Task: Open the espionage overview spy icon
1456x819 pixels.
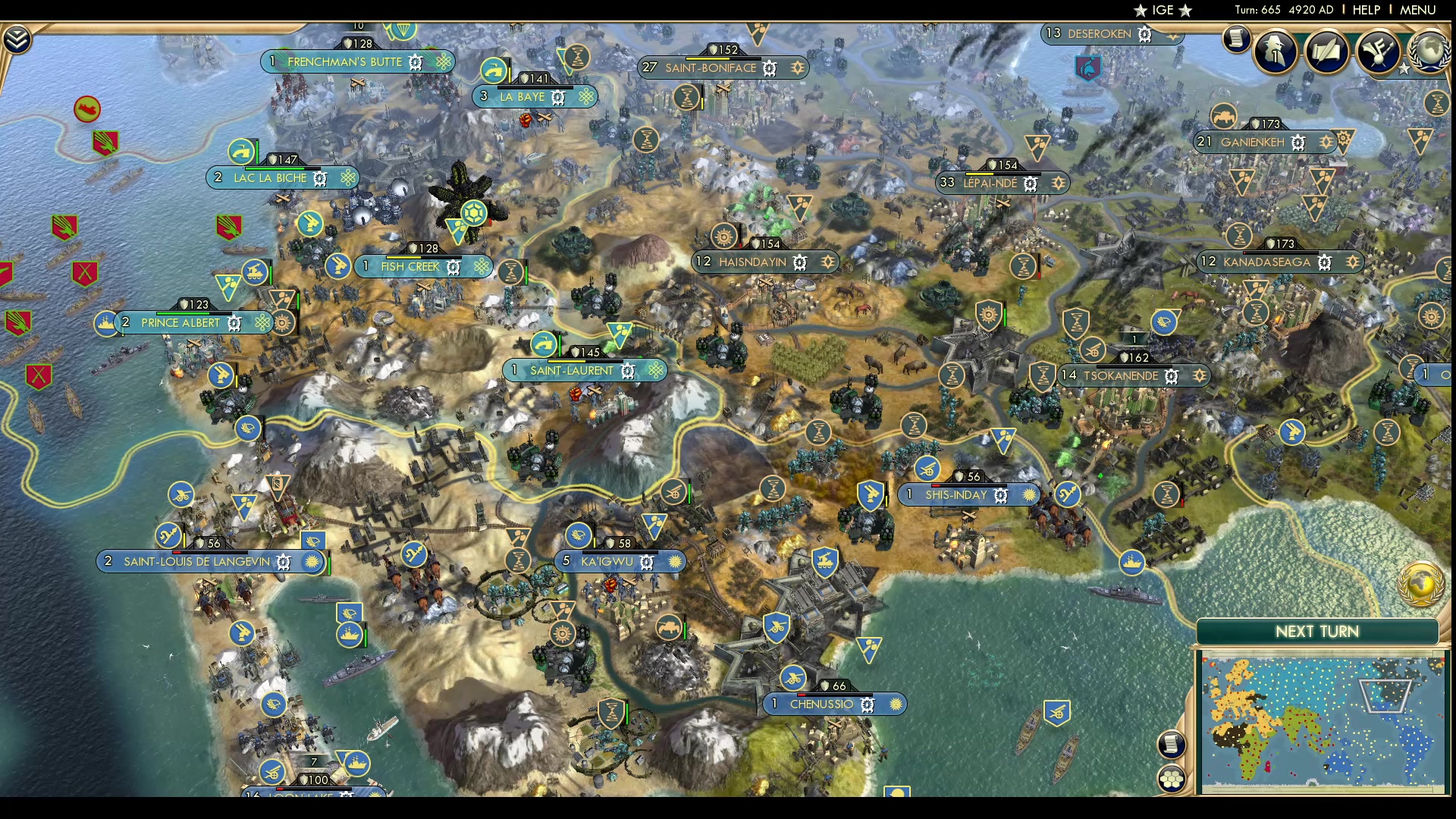Action: point(1276,53)
